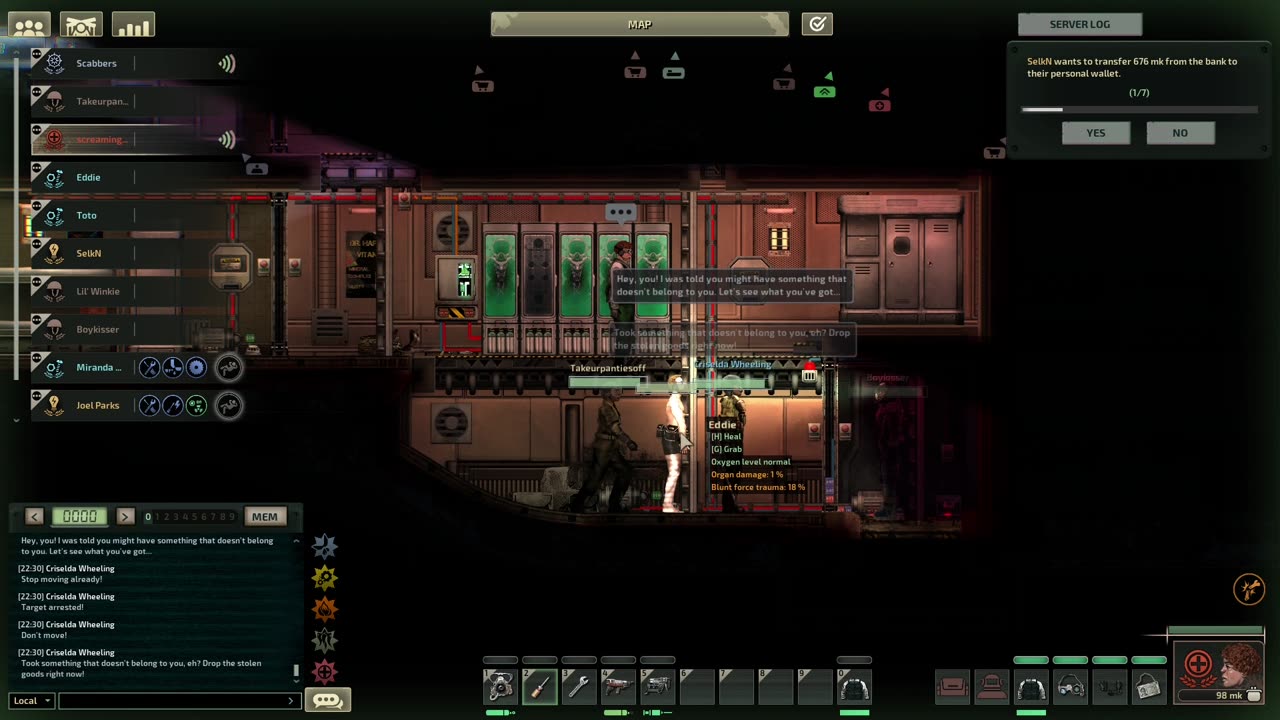This screenshot has width=1280, height=720.
Task: Focus the chat message input box
Action: click(x=175, y=701)
